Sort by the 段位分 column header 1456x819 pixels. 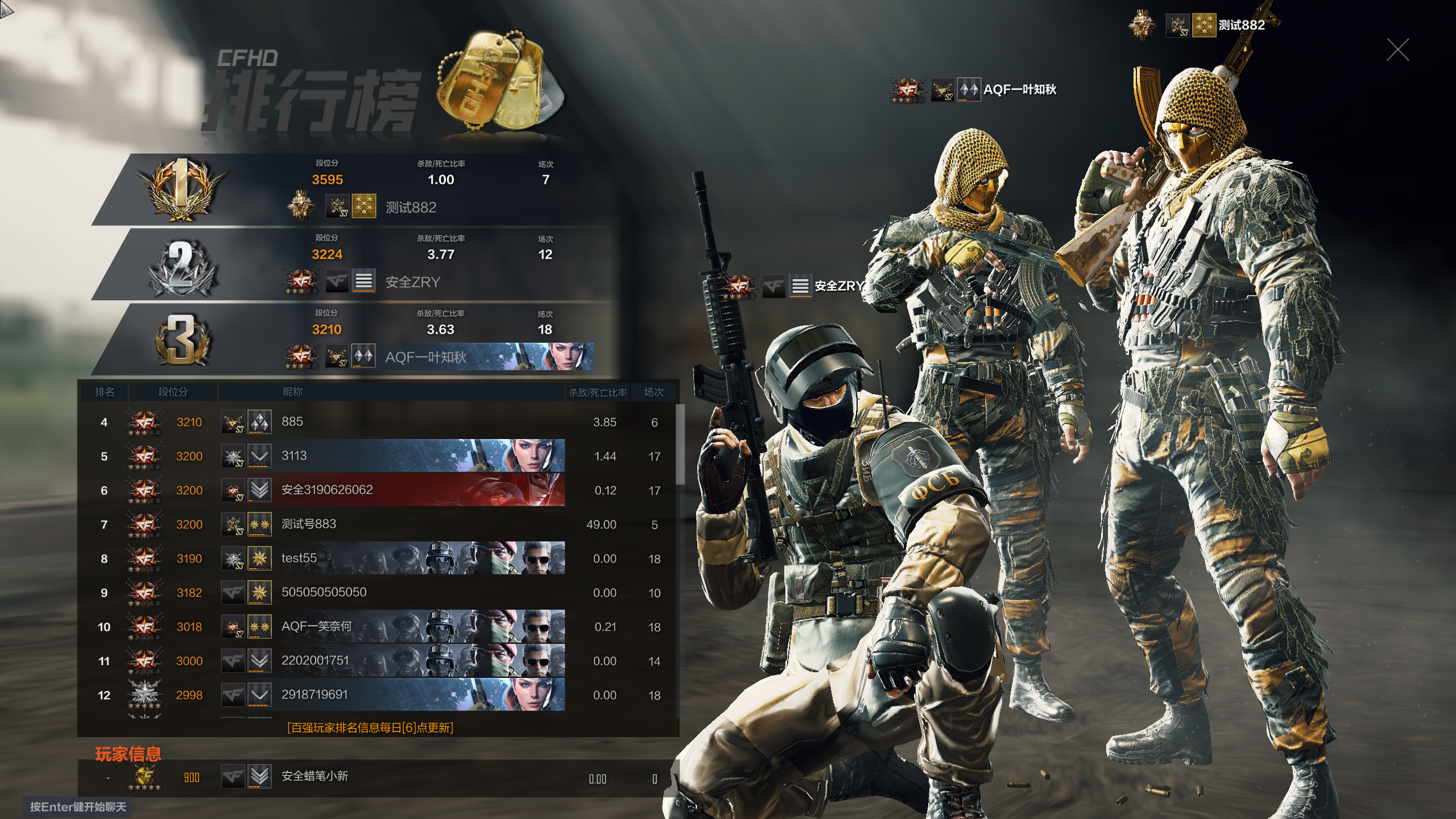click(x=173, y=392)
